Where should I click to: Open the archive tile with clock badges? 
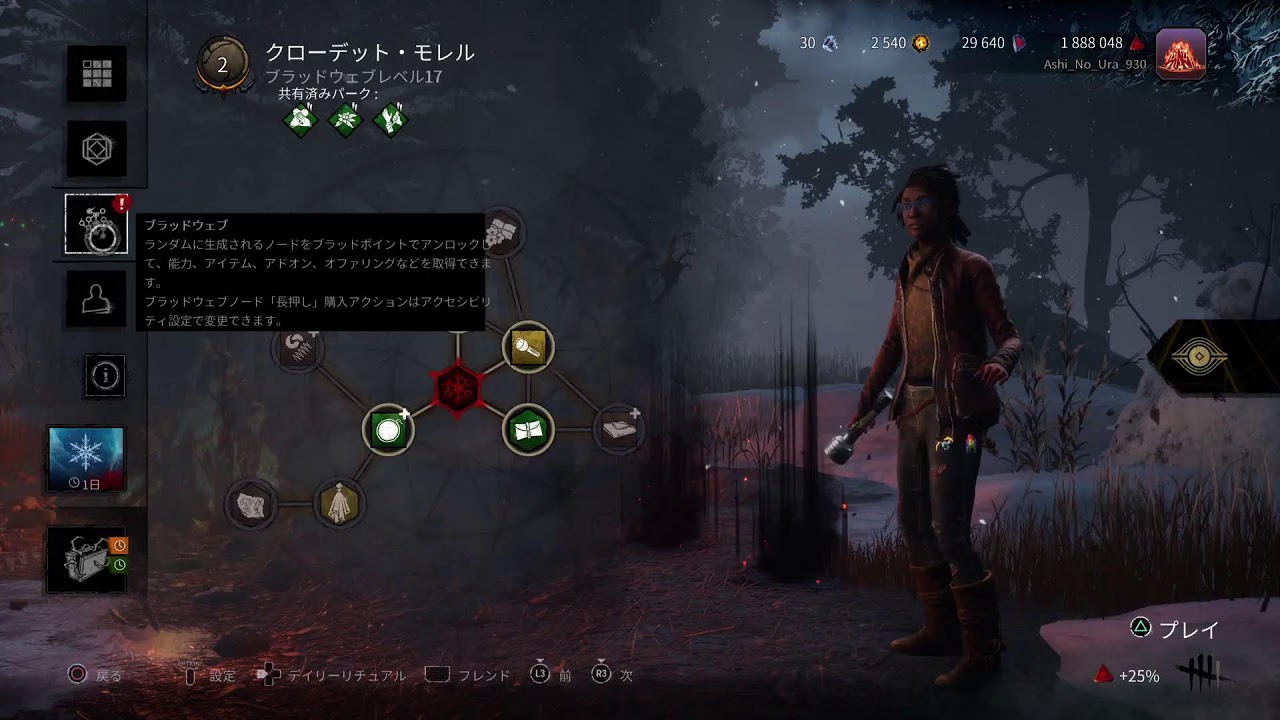(x=86, y=560)
